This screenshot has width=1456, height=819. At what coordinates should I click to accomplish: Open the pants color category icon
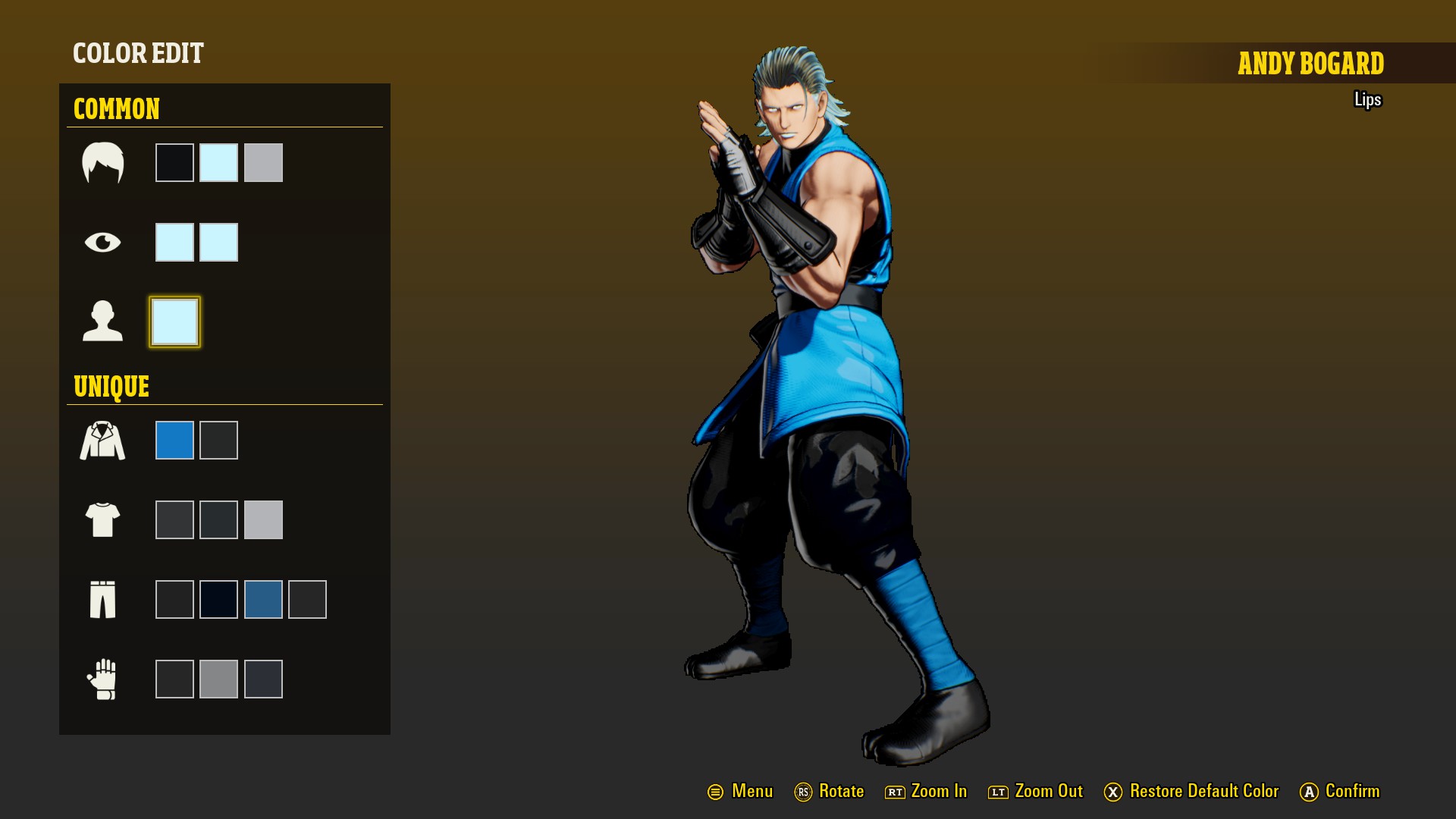click(102, 599)
